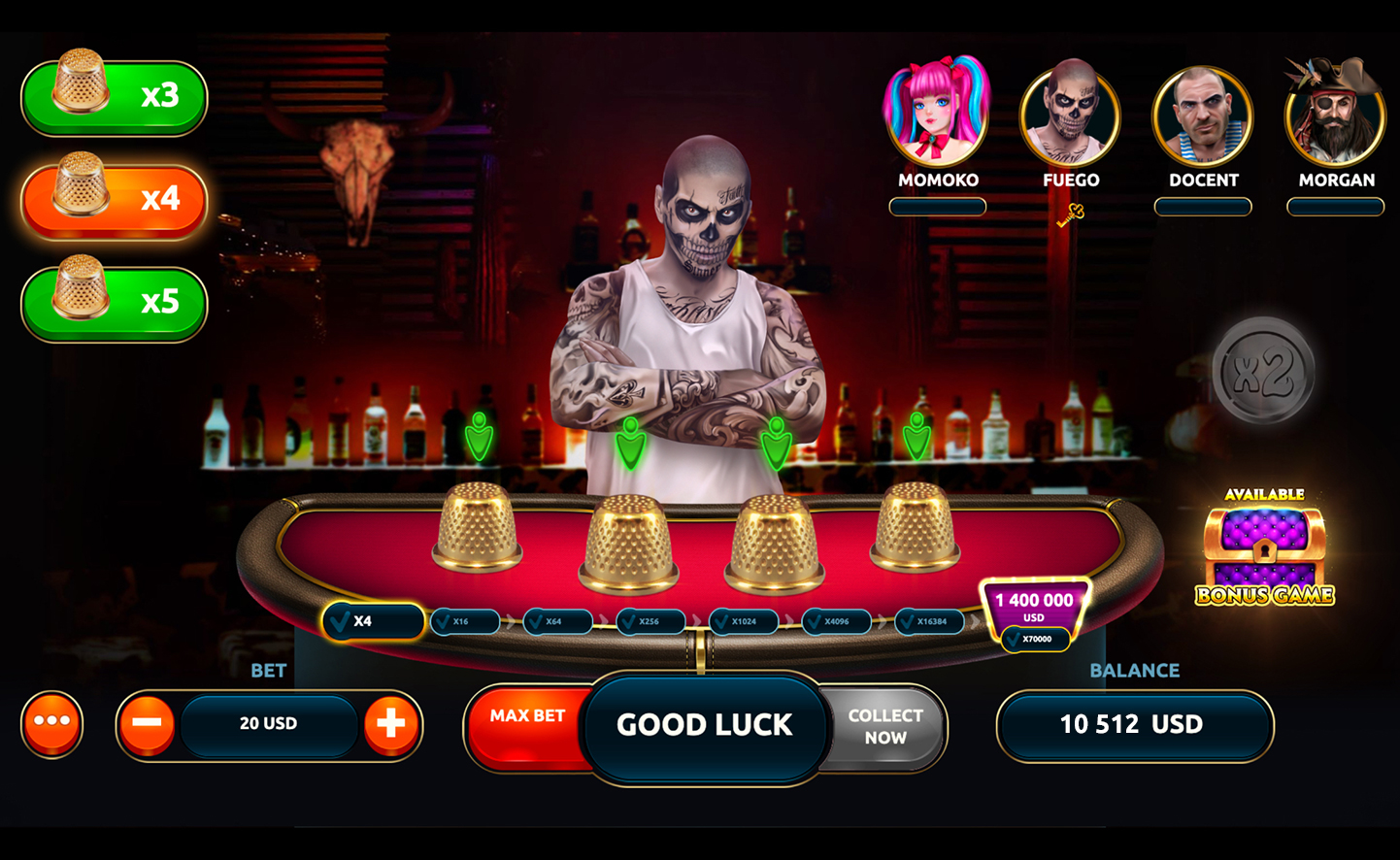1400x860 pixels.
Task: Pick the rightmost golden thimble
Action: click(x=915, y=527)
